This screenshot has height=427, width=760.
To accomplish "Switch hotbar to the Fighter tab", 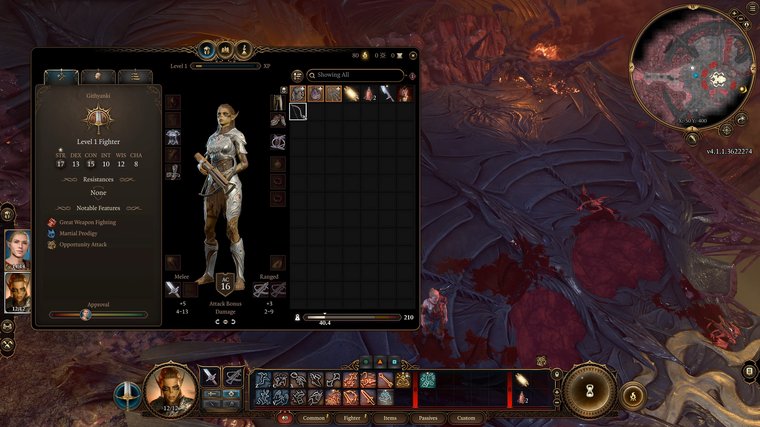I will tap(352, 418).
